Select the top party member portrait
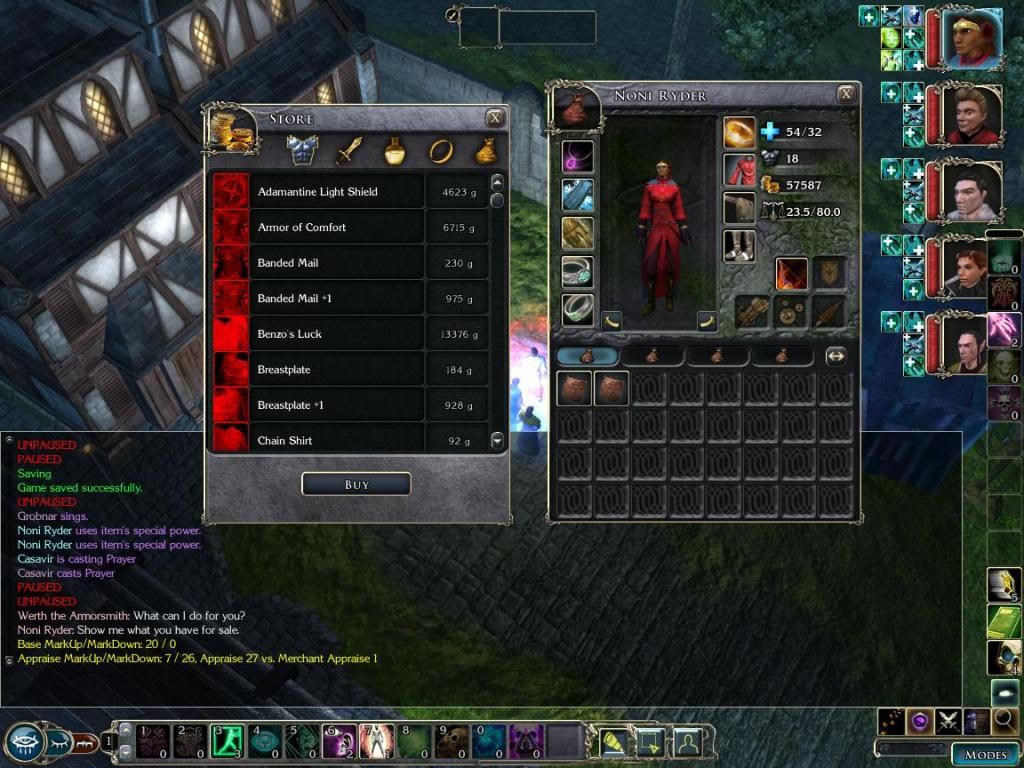The height and width of the screenshot is (768, 1024). point(972,38)
